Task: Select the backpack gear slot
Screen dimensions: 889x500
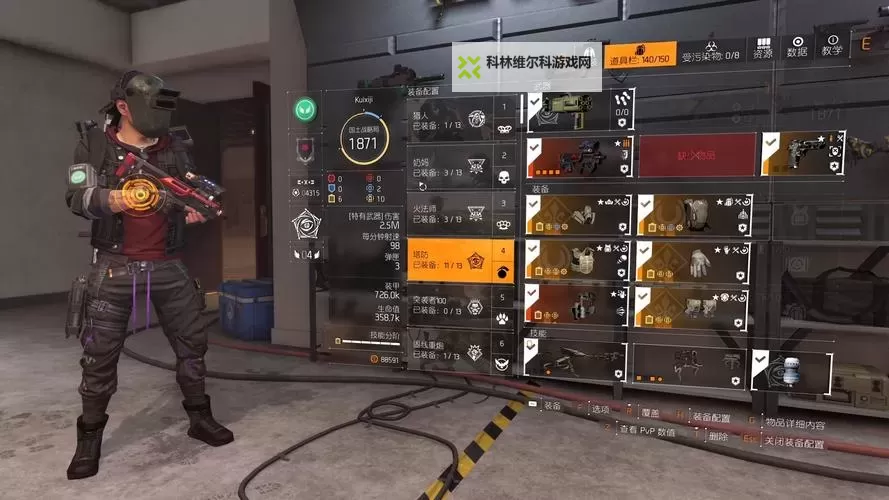Action: click(691, 215)
